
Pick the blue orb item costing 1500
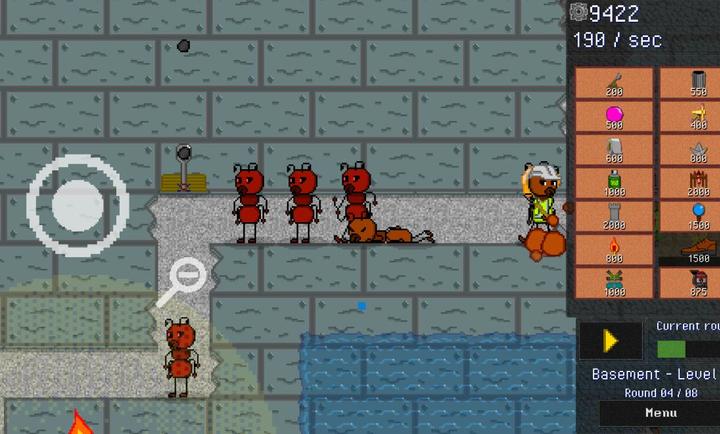696,216
